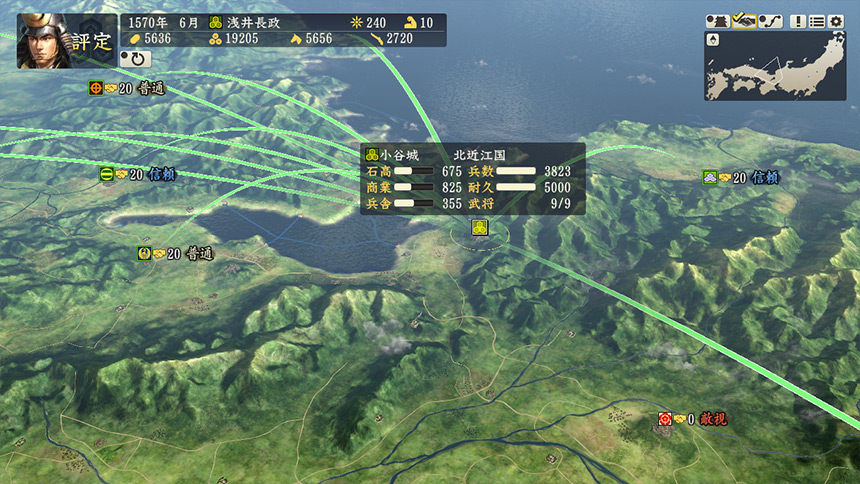Select the left-side 信頼 clan marker
Viewport: 860px width, 484px height.
pos(107,174)
